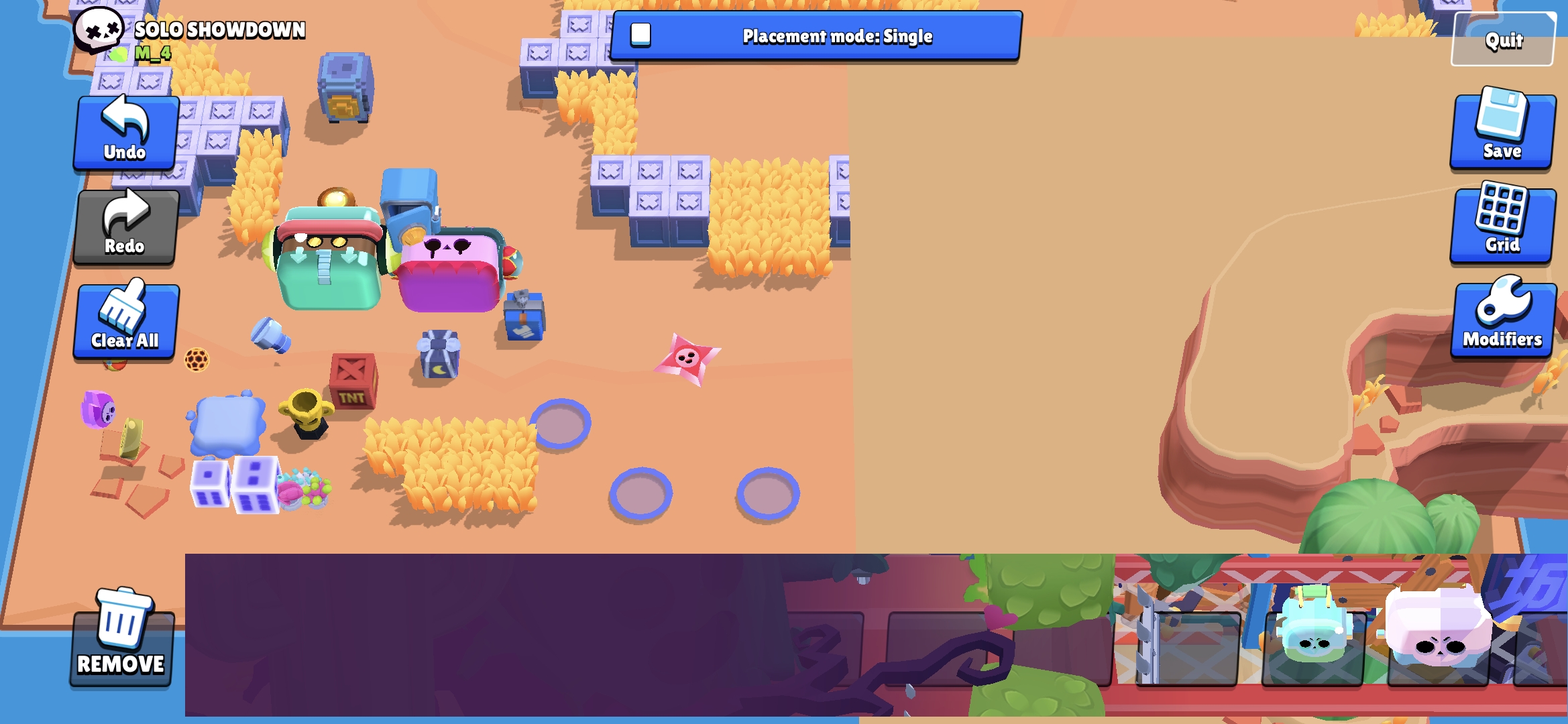This screenshot has width=1568, height=724.
Task: Select the golden trophy object
Action: 308,412
